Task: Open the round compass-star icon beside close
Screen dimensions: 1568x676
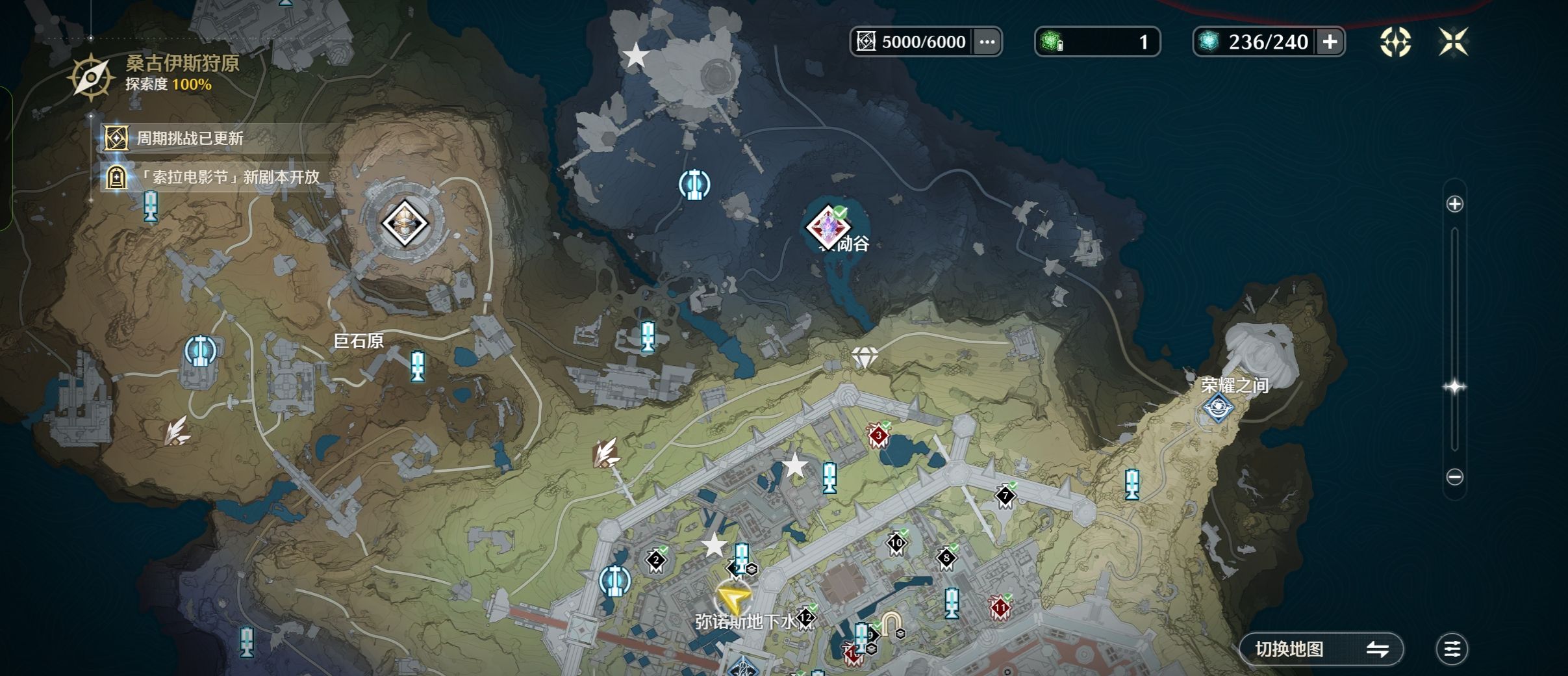Action: 1395,42
